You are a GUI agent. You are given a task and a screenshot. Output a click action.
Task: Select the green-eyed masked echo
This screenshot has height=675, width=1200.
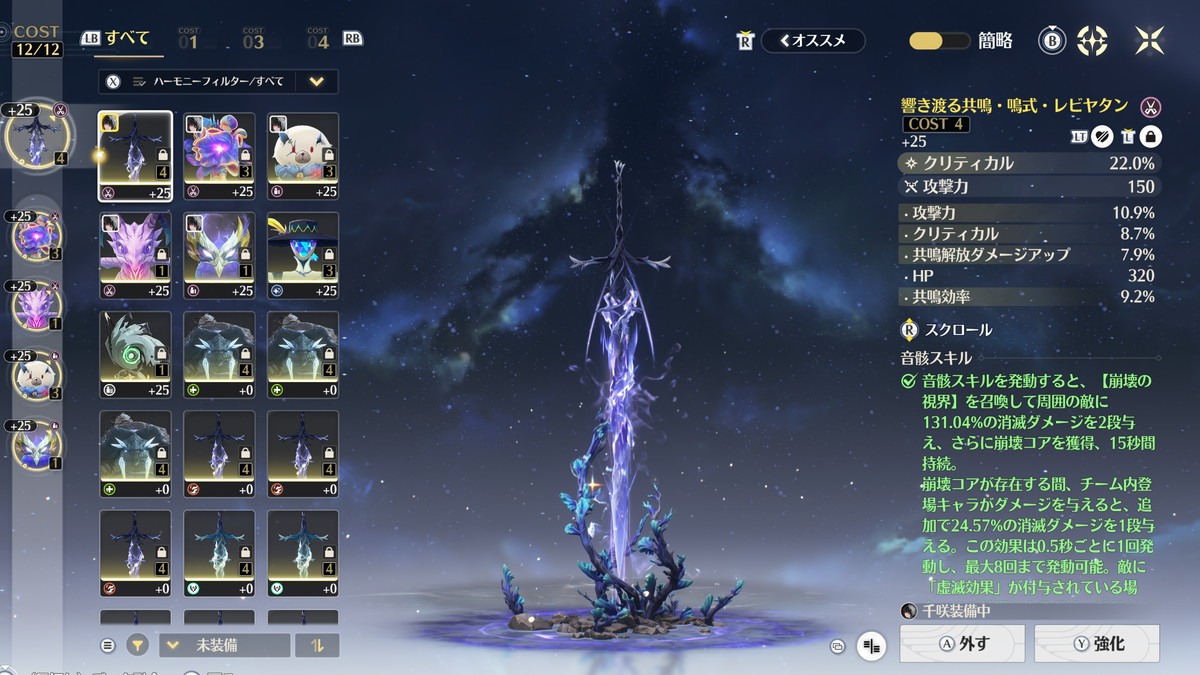click(x=134, y=355)
